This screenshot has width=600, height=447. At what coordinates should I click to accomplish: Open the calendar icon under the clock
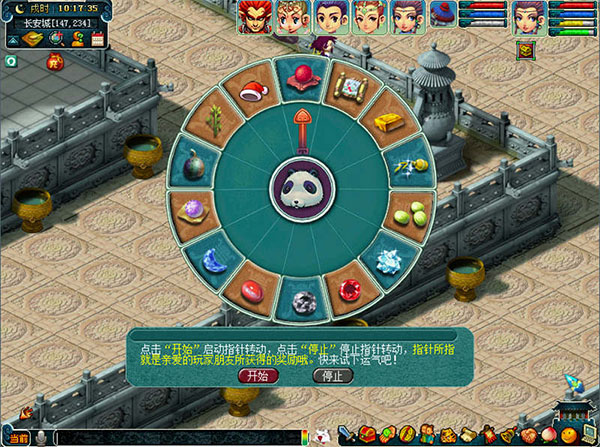tap(99, 39)
